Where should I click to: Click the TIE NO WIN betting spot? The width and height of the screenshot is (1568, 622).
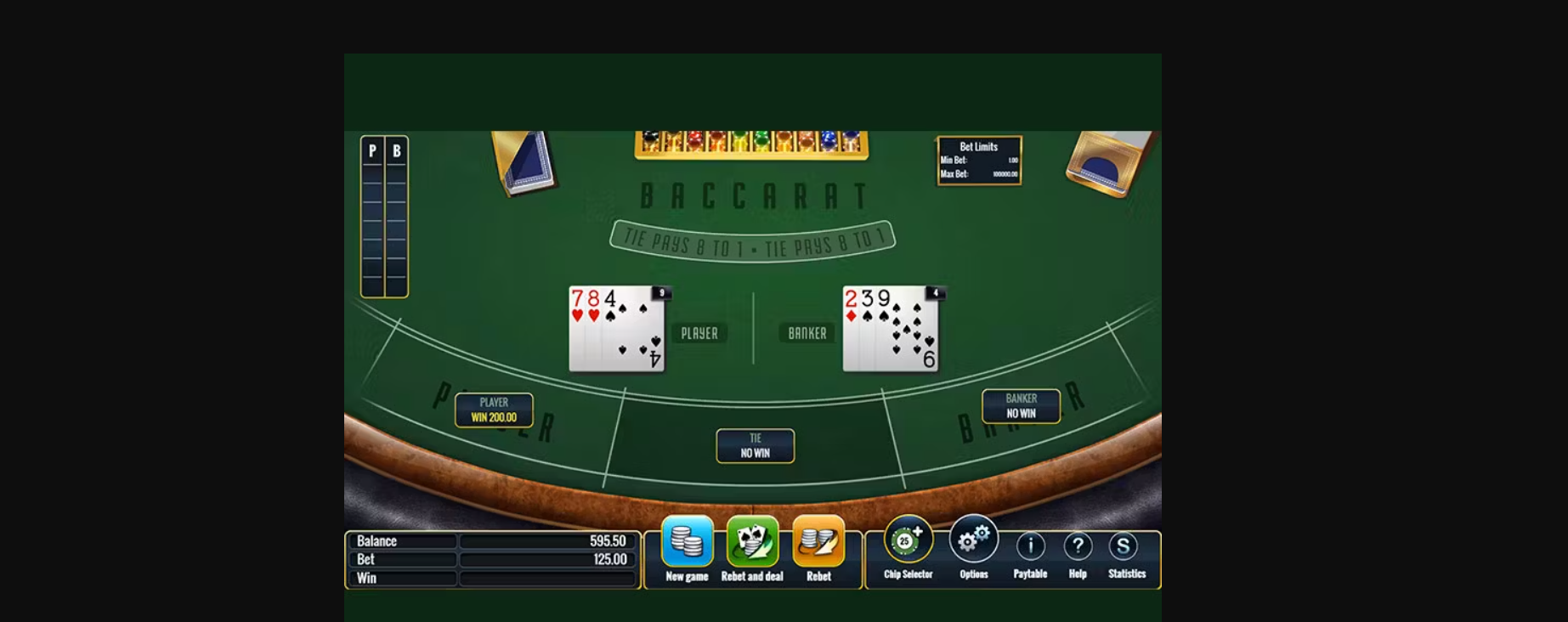tap(755, 445)
